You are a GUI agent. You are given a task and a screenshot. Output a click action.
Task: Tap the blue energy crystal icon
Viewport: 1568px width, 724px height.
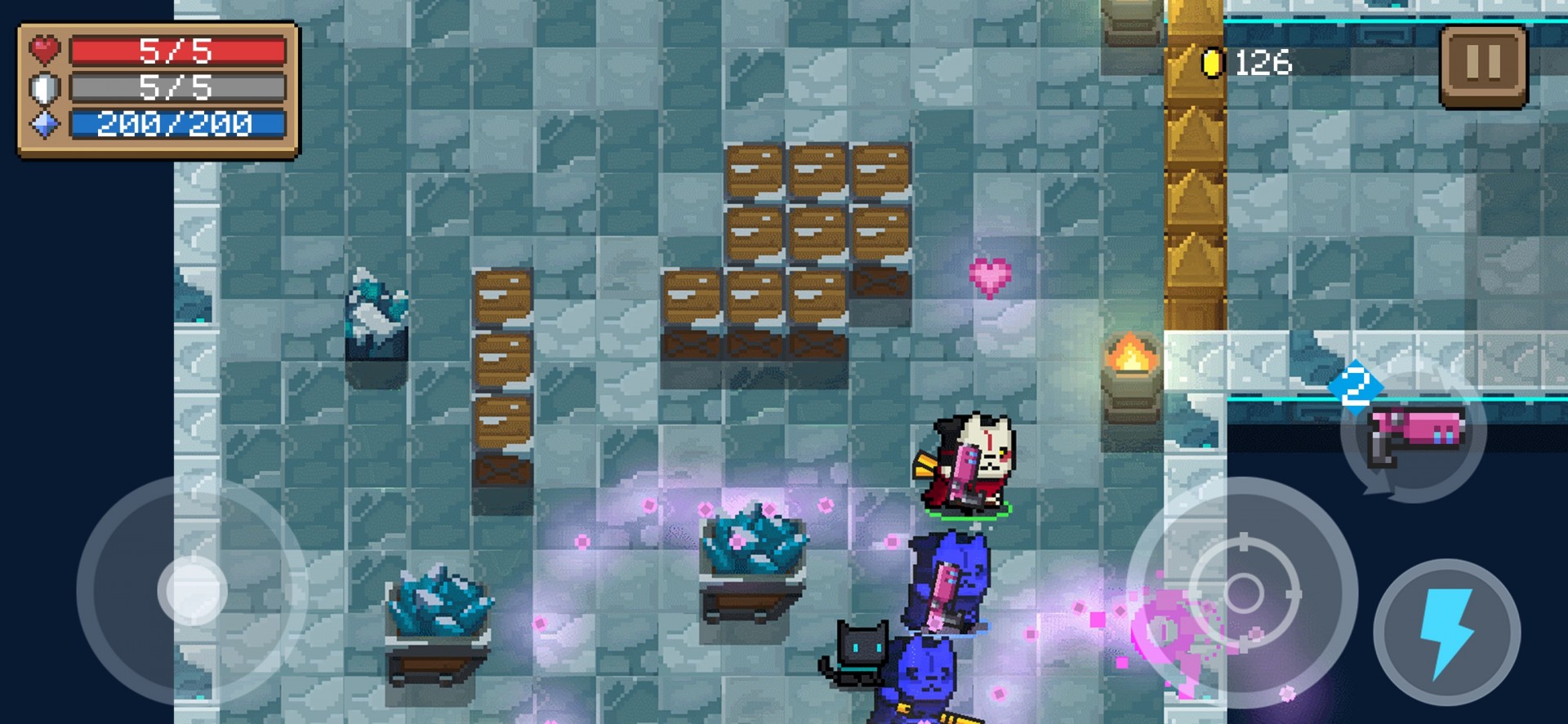tap(43, 124)
